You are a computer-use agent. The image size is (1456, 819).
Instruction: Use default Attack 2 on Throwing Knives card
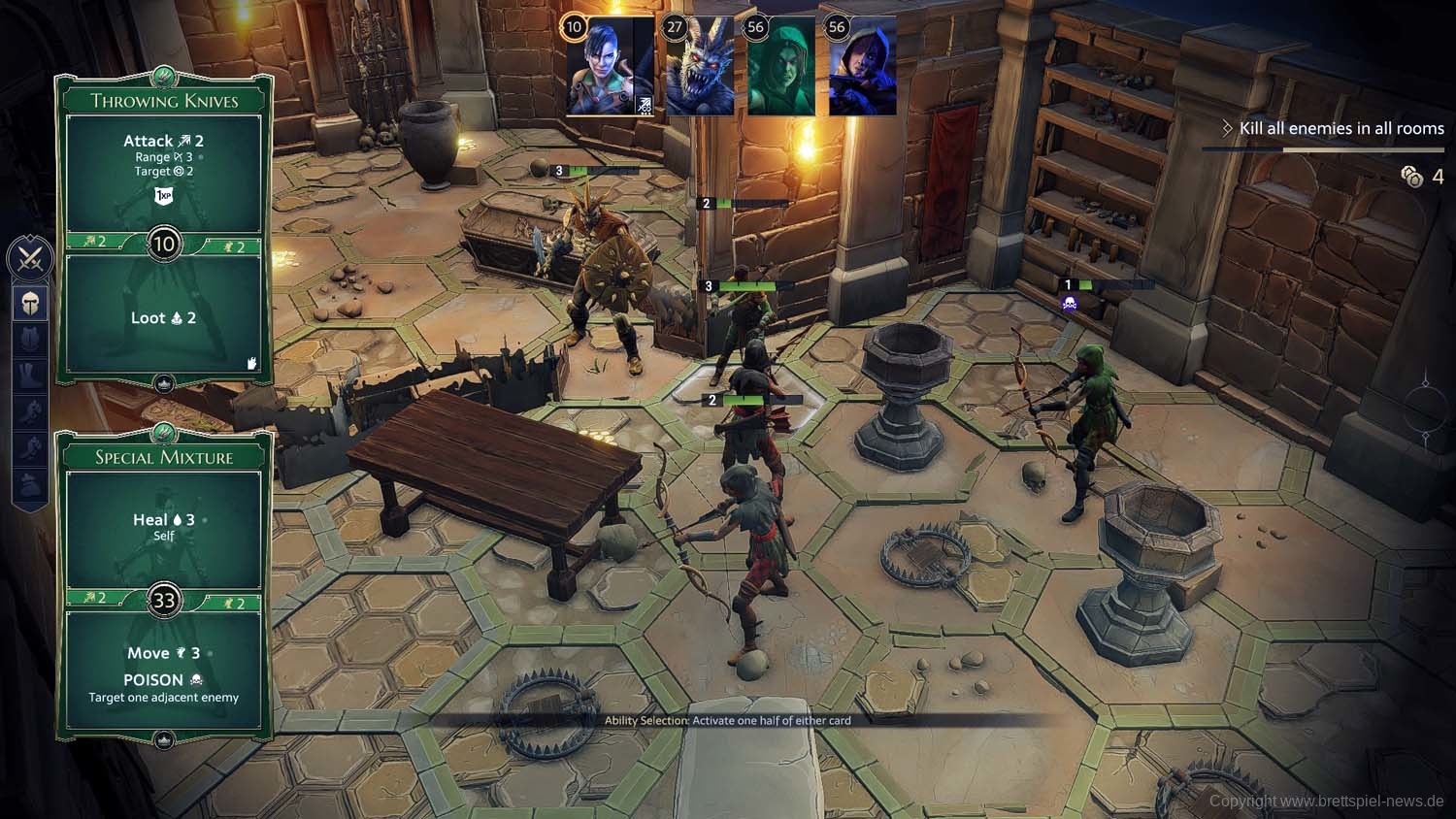(95, 242)
